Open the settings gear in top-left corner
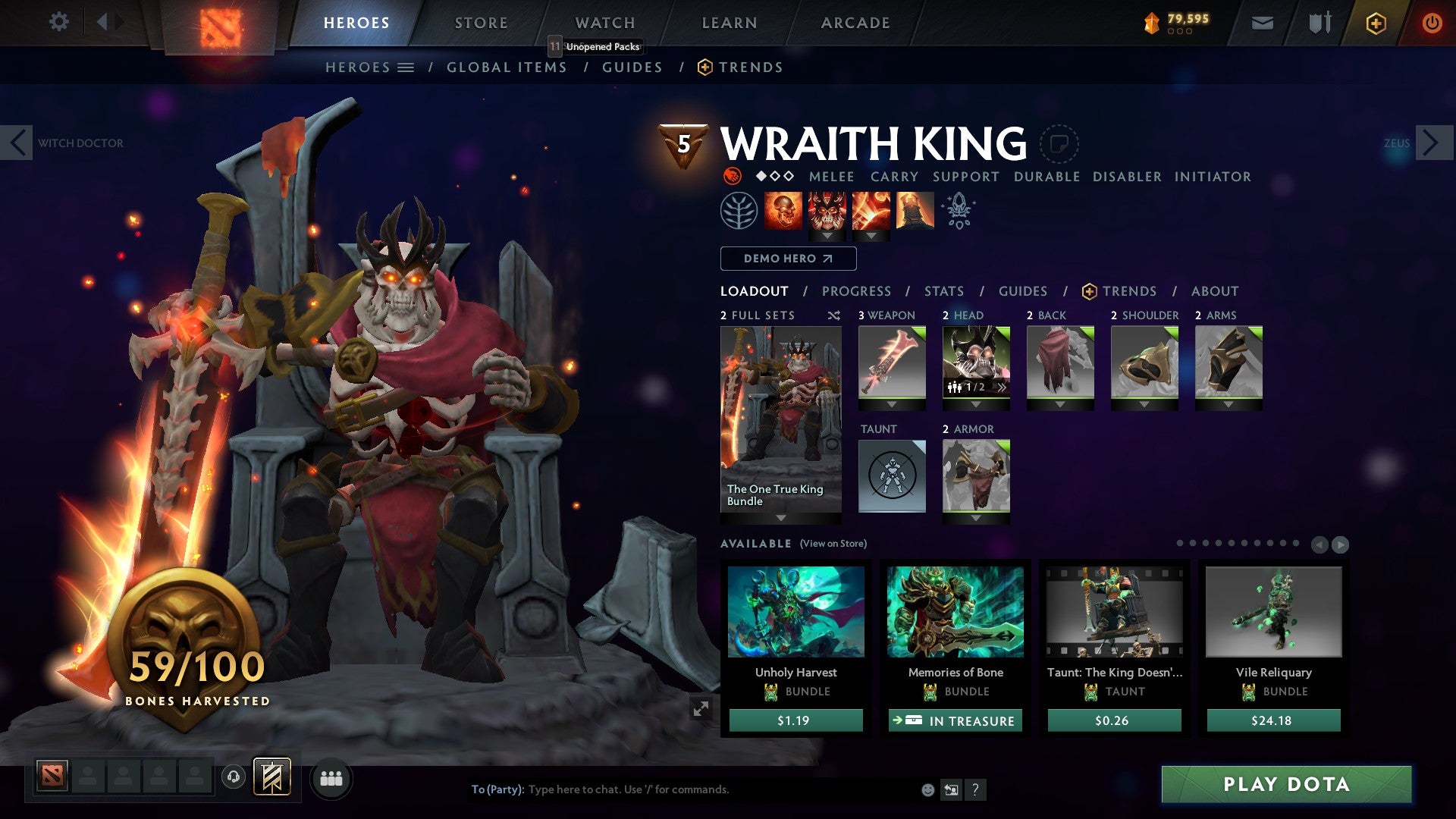1456x819 pixels. tap(59, 22)
